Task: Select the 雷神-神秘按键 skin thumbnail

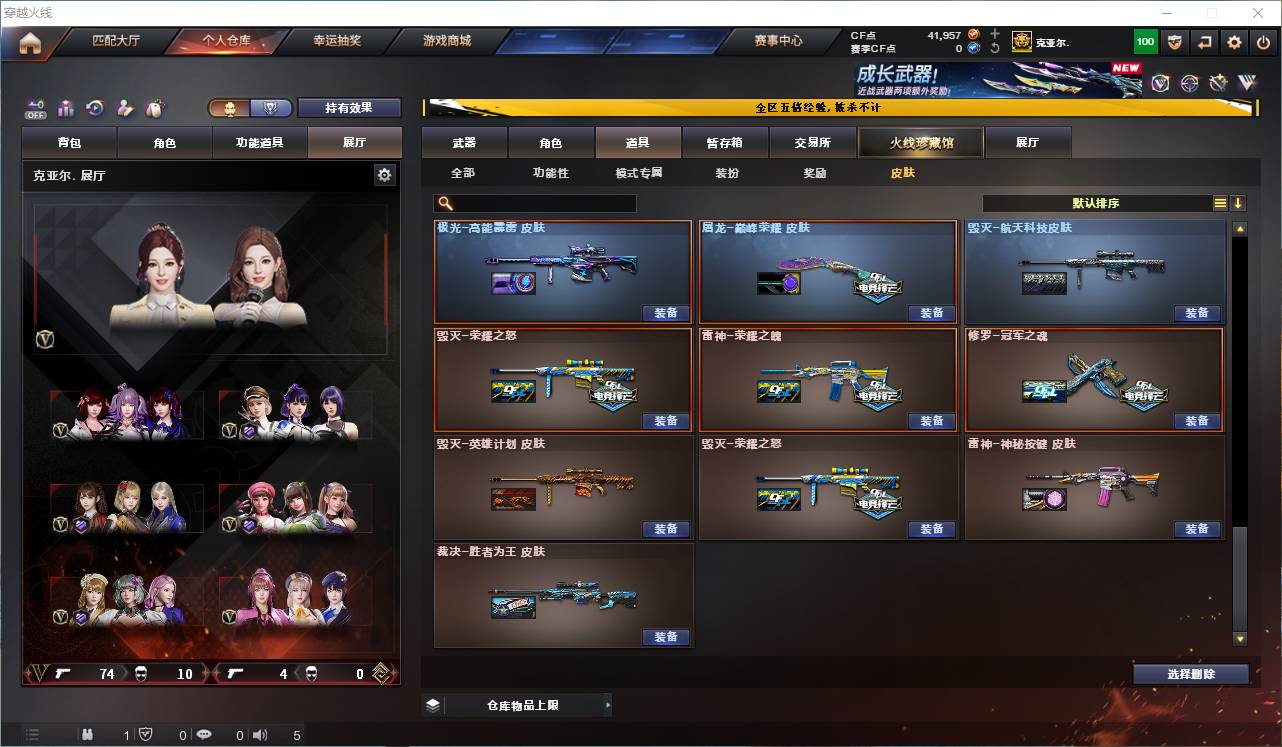Action: point(1093,490)
